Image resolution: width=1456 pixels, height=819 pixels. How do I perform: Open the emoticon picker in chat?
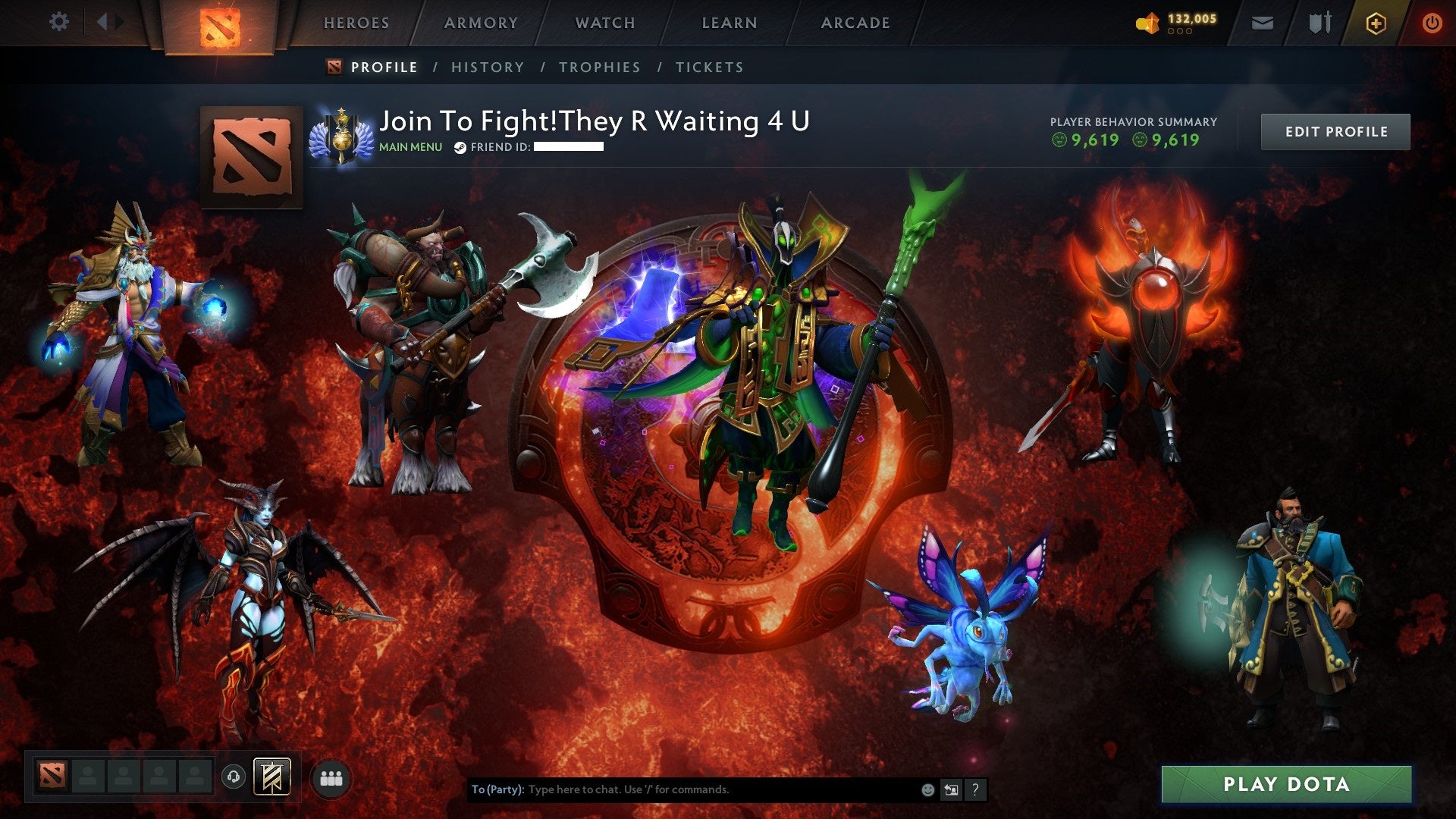coord(927,789)
